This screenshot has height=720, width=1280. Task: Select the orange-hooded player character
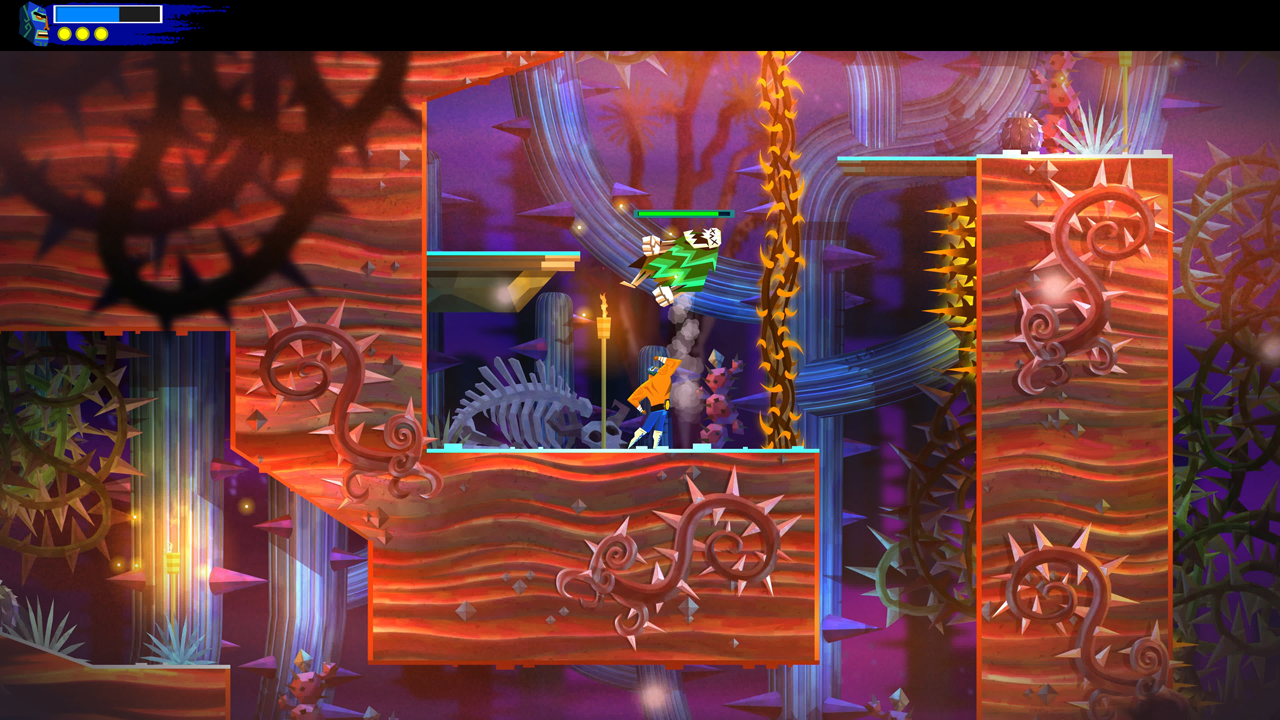[x=652, y=395]
